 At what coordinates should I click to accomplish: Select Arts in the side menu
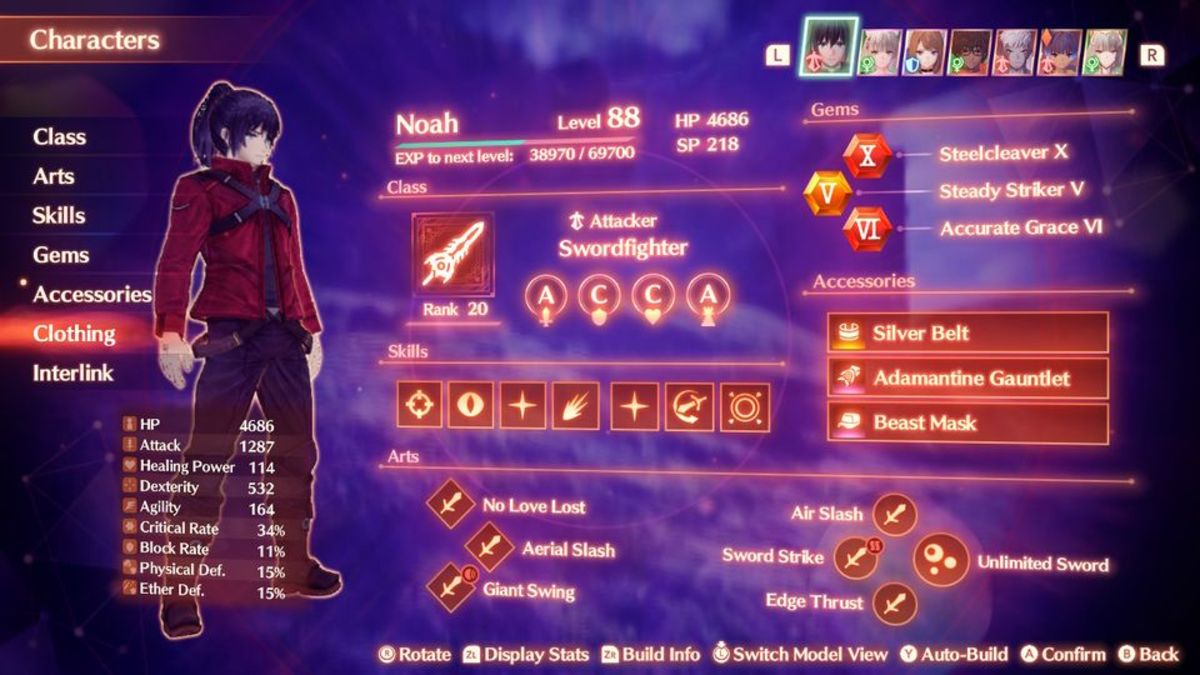(x=53, y=176)
